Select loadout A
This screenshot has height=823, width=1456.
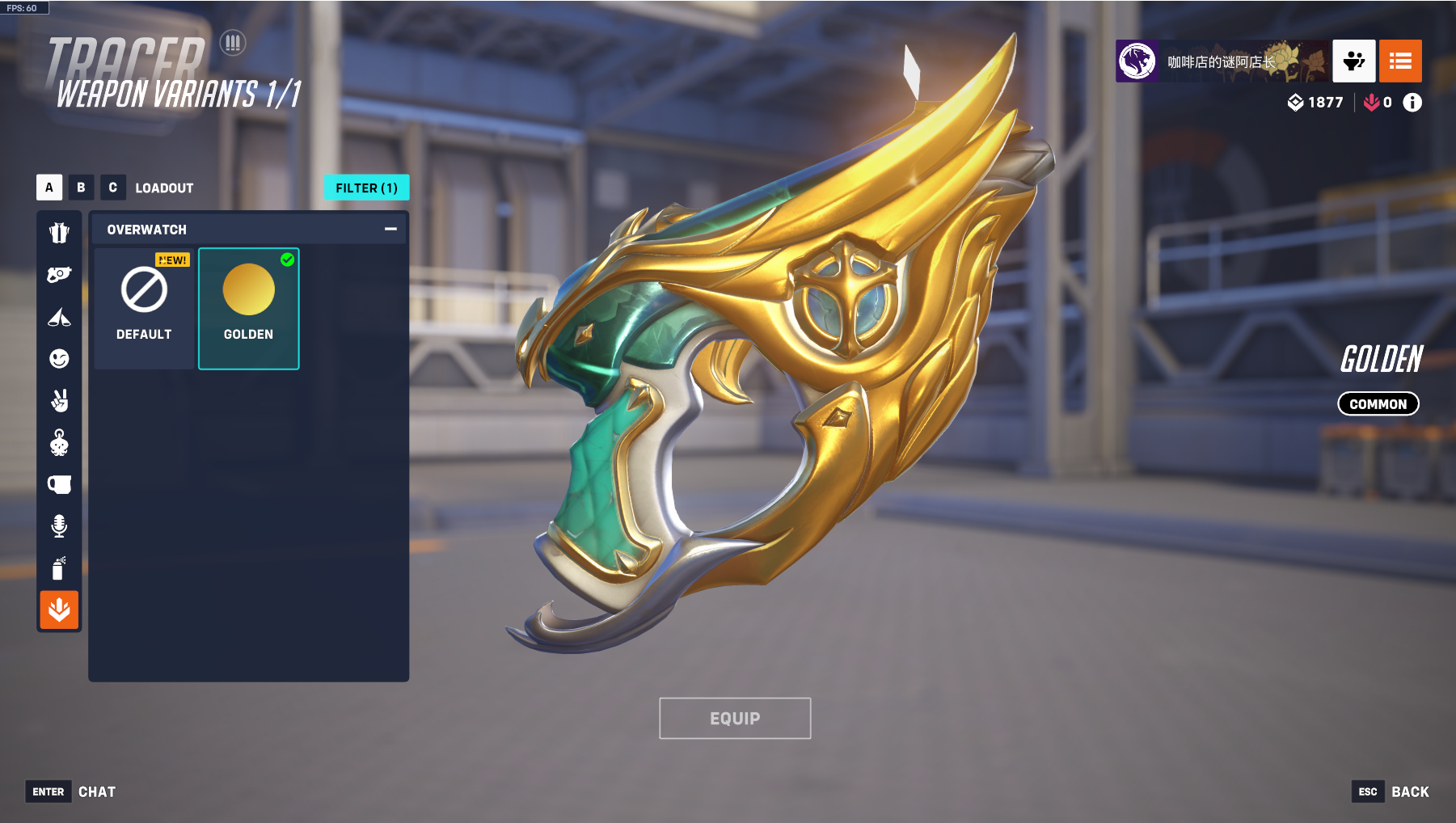49,188
